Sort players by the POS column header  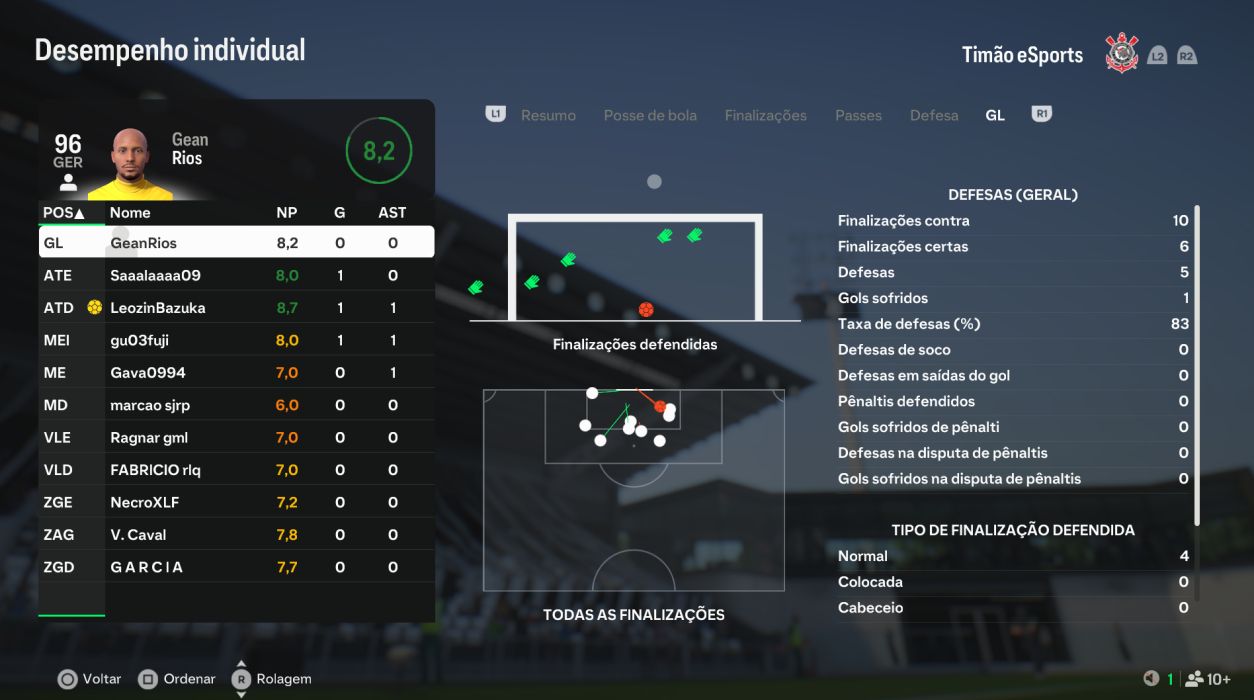(x=64, y=213)
